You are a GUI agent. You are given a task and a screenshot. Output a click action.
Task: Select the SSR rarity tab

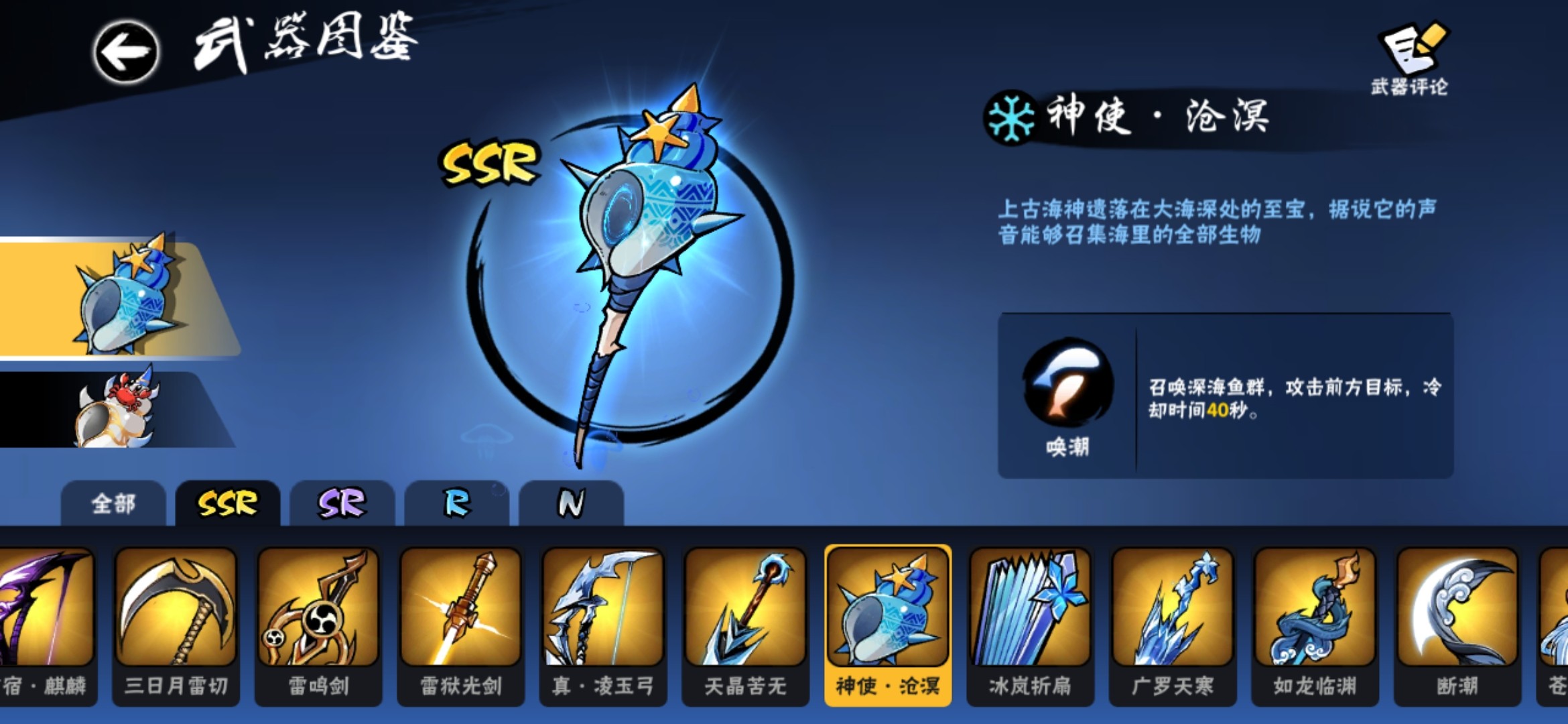point(228,503)
